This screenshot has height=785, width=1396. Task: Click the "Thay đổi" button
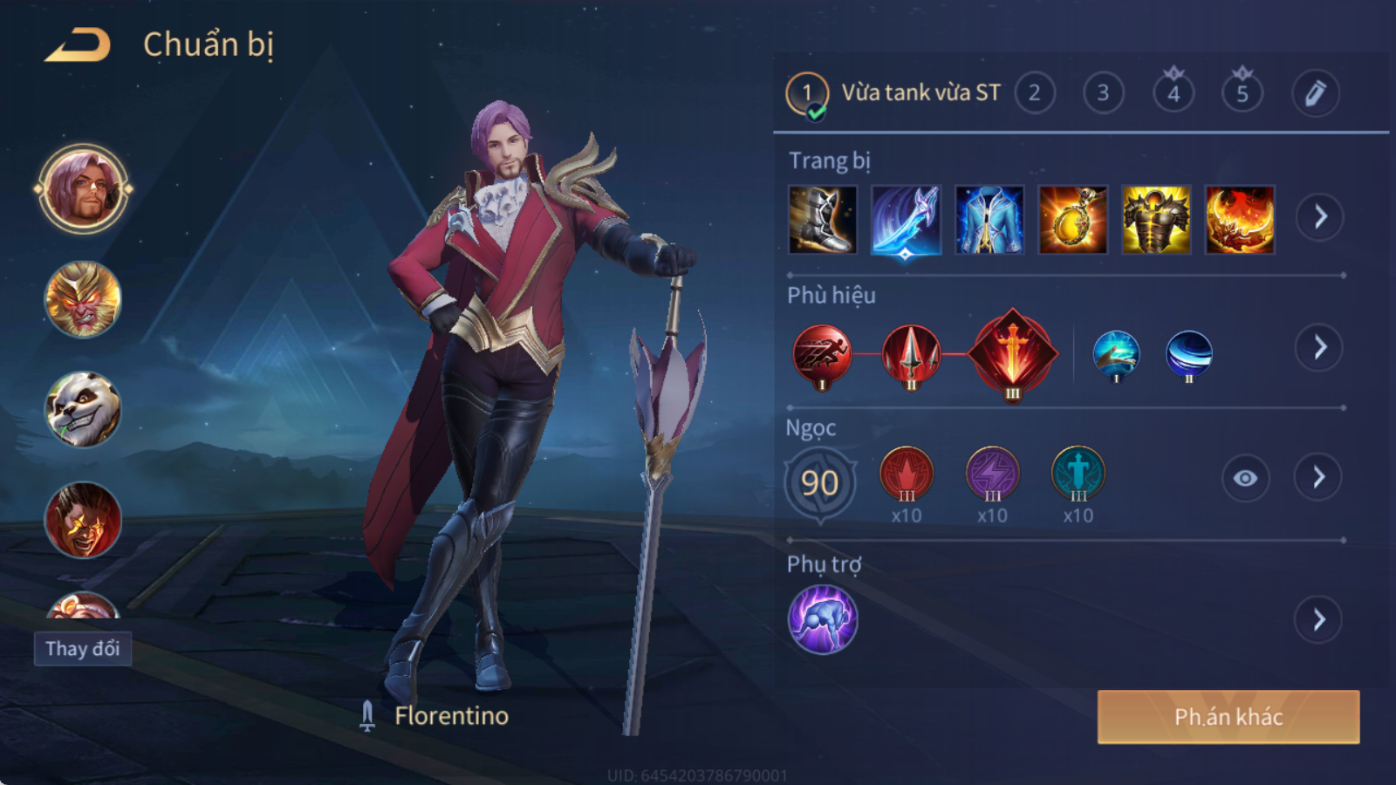pos(83,649)
